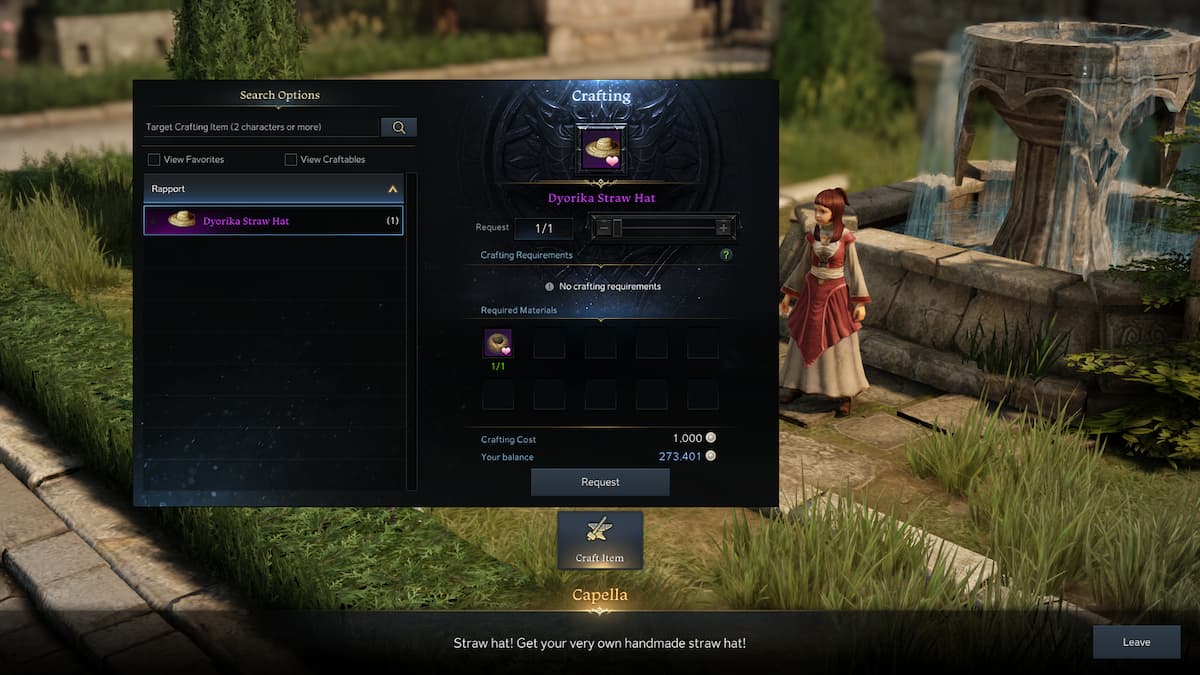Leave the conversation with Capella
1200x675 pixels.
pyautogui.click(x=1136, y=642)
